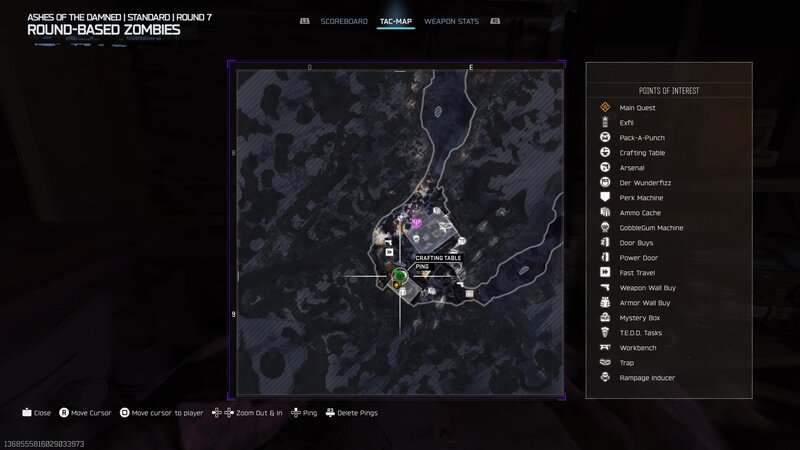Screen dimensions: 800x450
Task: Select GobbleGum Machine in the legend
Action: [651, 228]
